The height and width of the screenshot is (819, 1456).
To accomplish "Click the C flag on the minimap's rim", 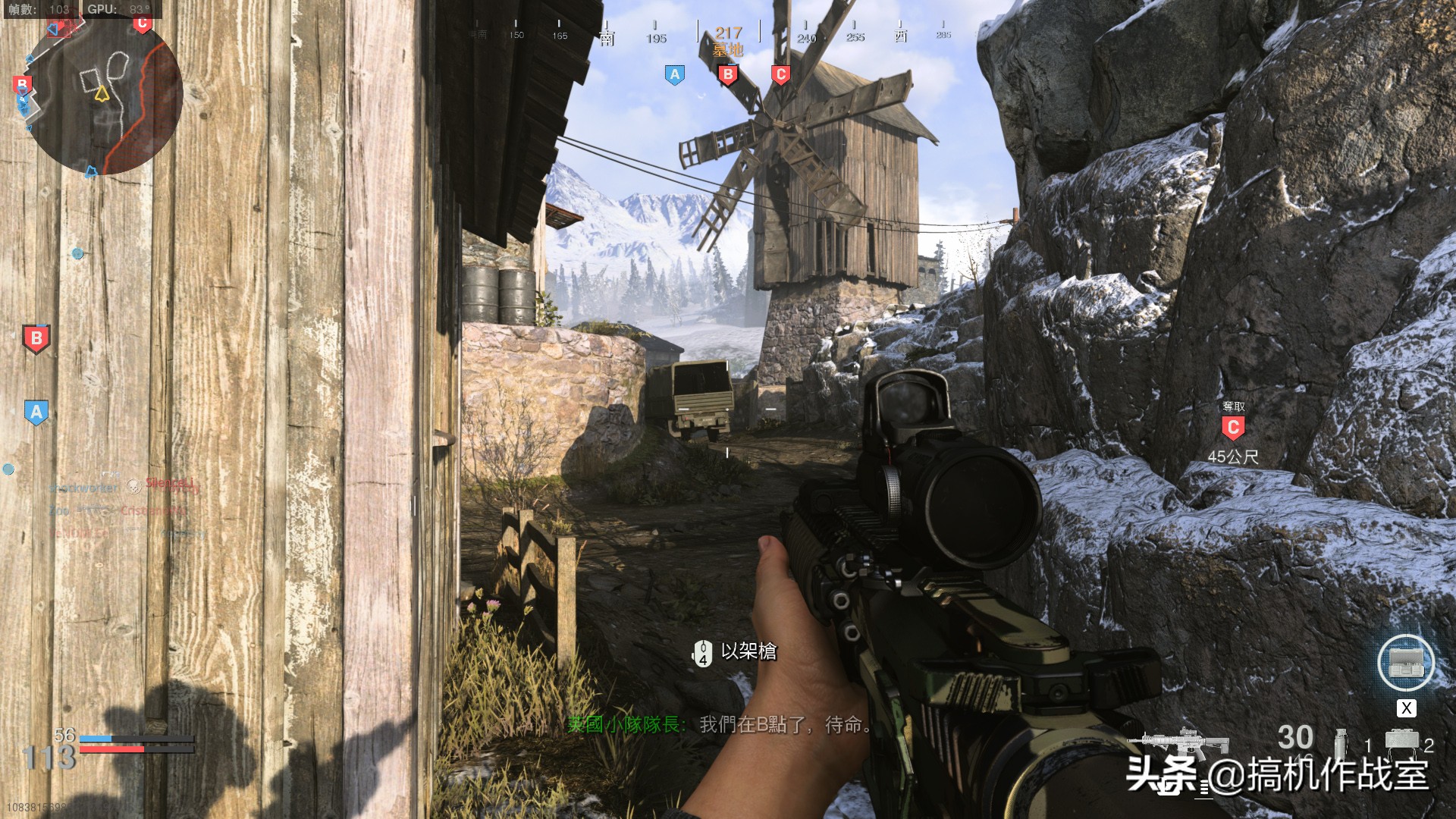I will (x=142, y=24).
